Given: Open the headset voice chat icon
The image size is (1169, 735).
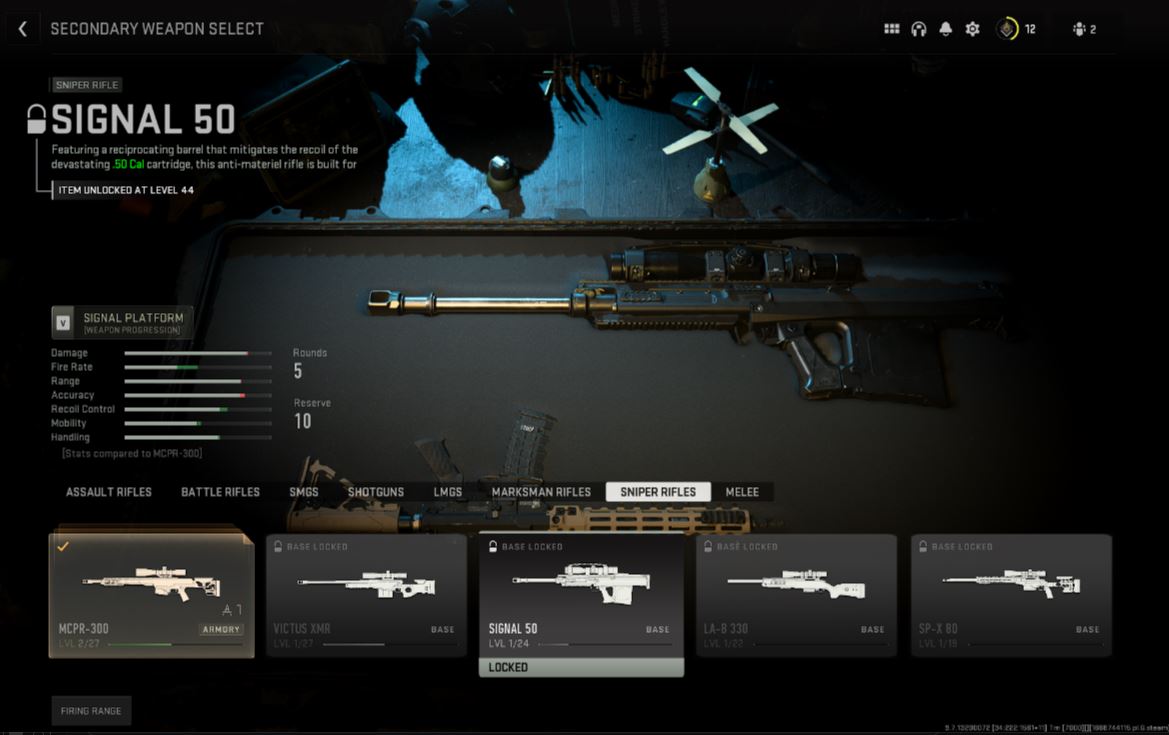Looking at the screenshot, I should click(x=919, y=29).
